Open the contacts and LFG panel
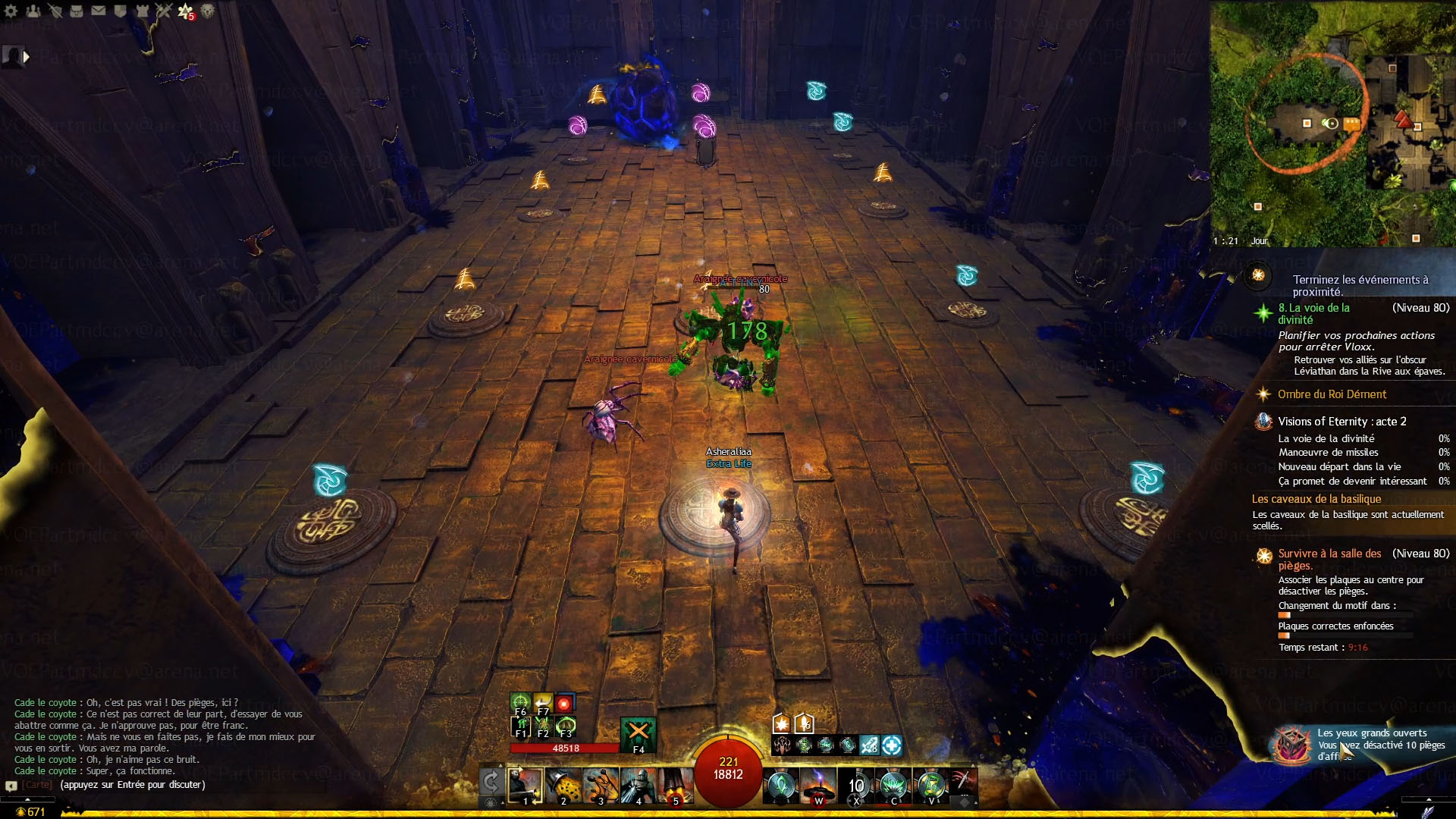1456x819 pixels. click(x=33, y=11)
